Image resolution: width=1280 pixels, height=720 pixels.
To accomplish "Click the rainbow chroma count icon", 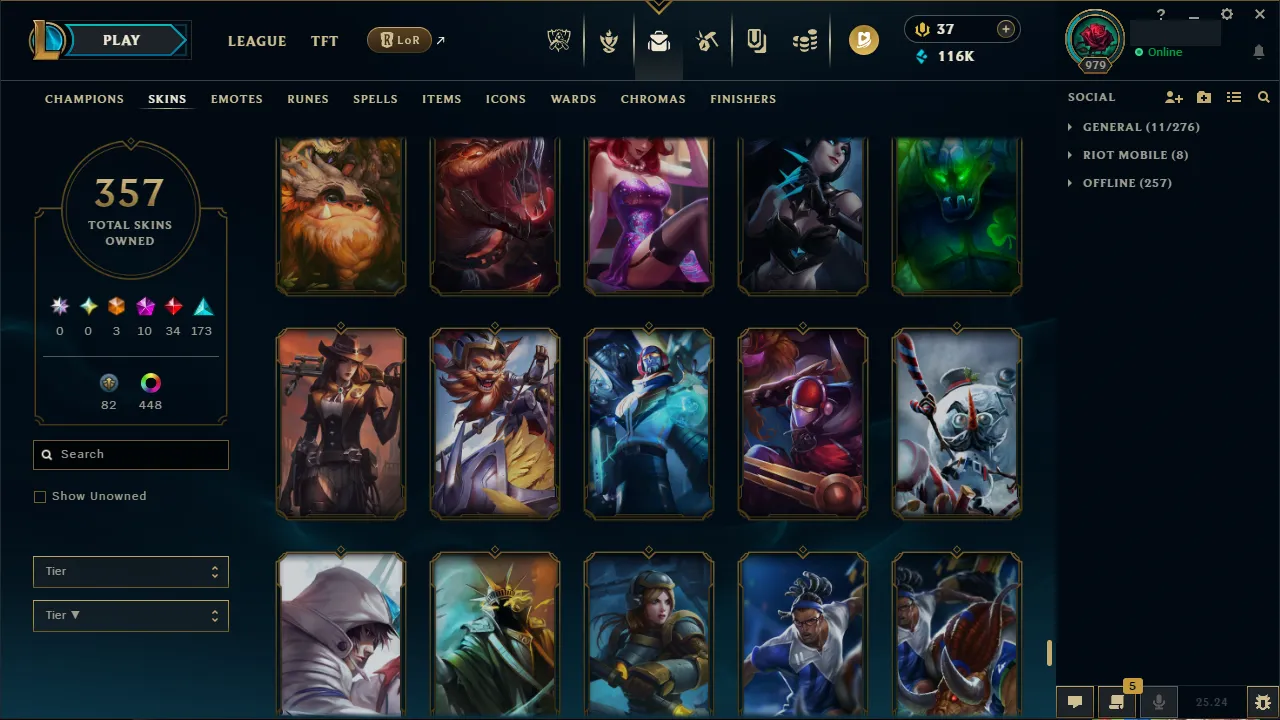I will tap(150, 383).
